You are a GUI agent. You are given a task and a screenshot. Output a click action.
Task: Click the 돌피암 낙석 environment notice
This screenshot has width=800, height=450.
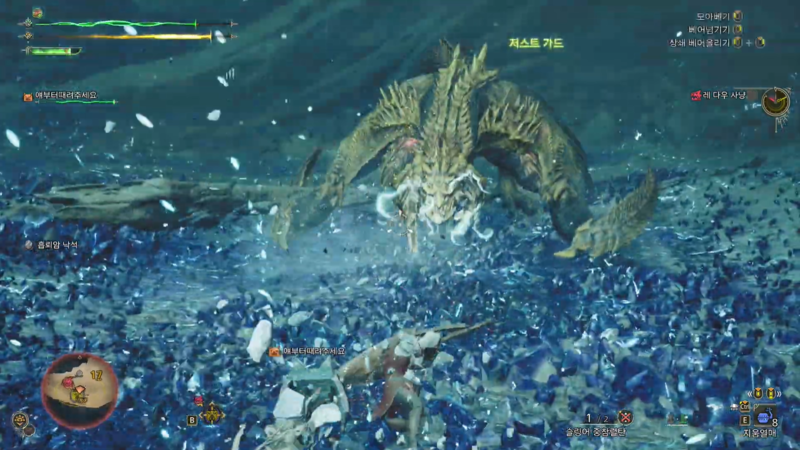tap(57, 244)
